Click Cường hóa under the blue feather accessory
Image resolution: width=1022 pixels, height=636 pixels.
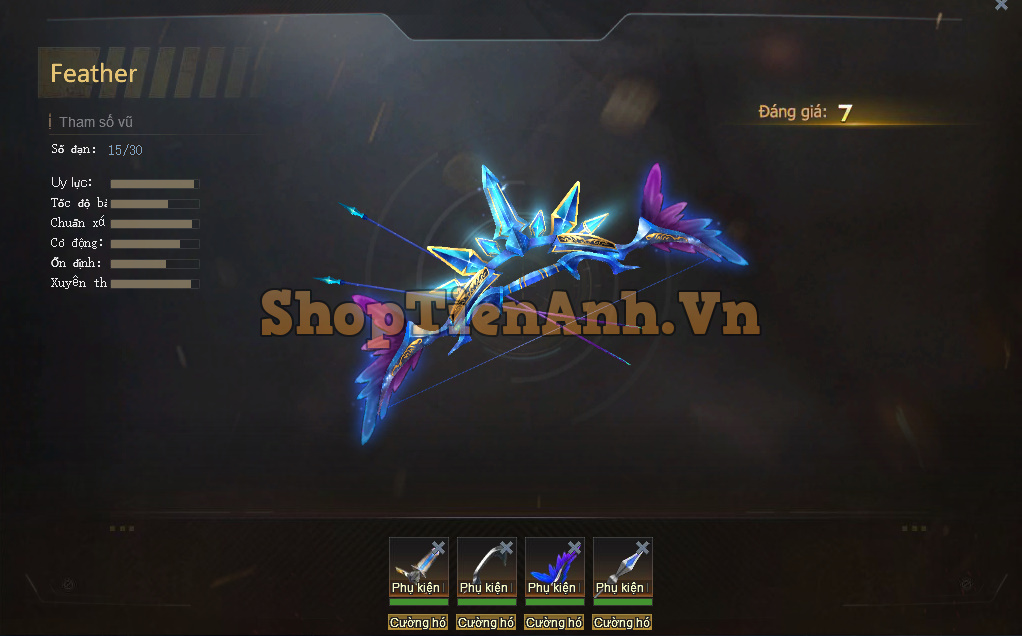[554, 622]
